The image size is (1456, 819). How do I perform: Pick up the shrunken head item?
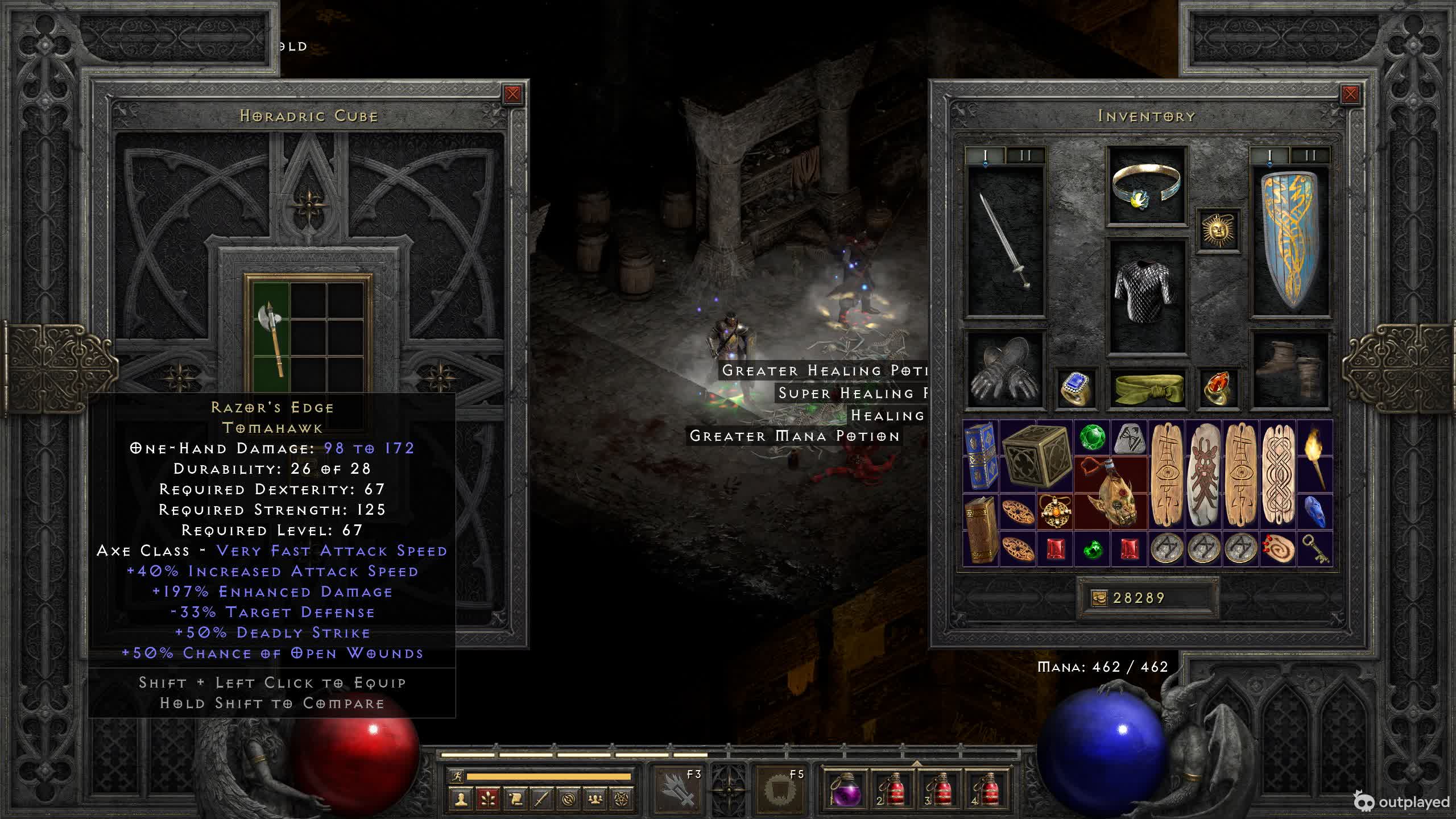1111,493
